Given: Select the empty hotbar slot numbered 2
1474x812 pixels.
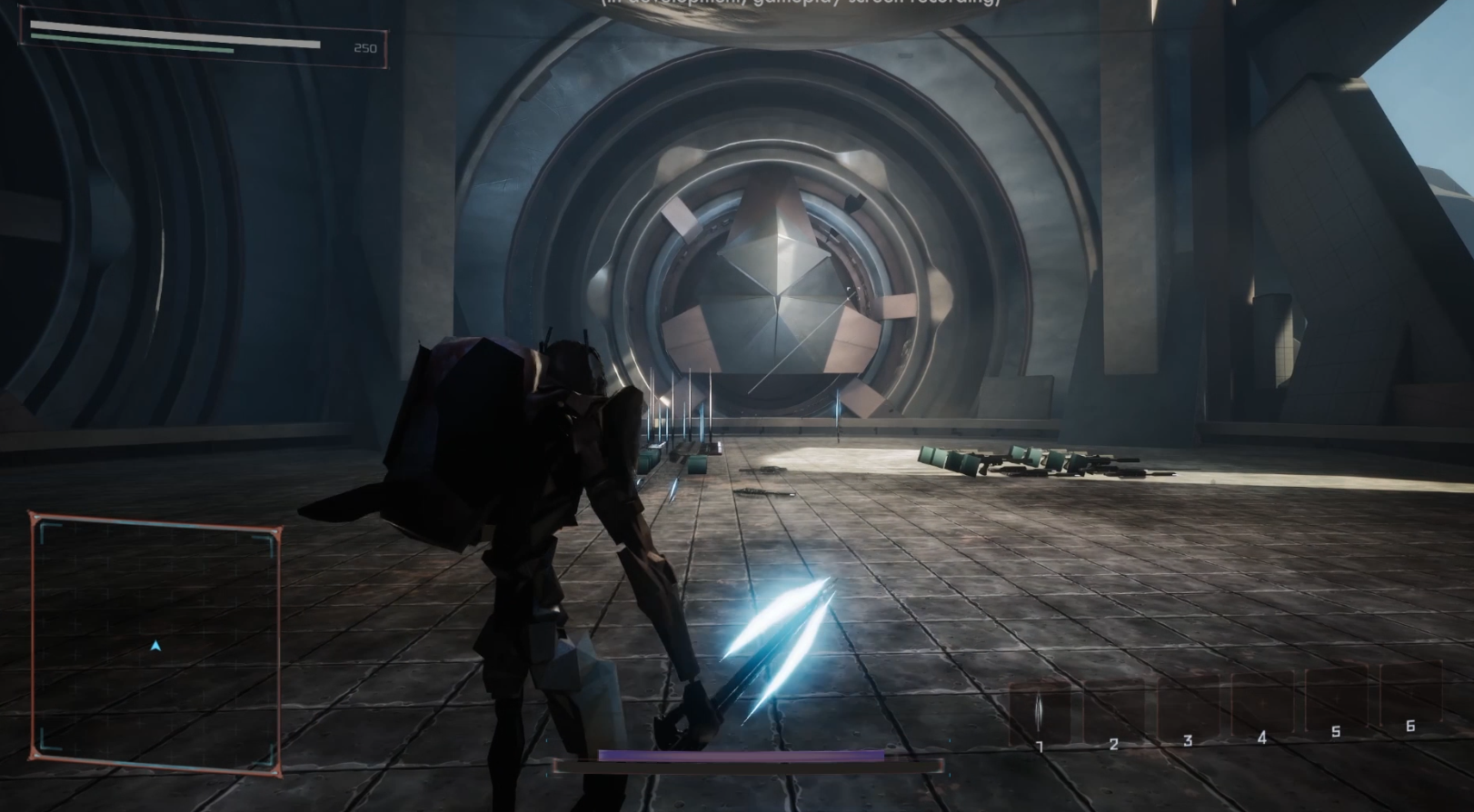Looking at the screenshot, I should (x=1114, y=708).
